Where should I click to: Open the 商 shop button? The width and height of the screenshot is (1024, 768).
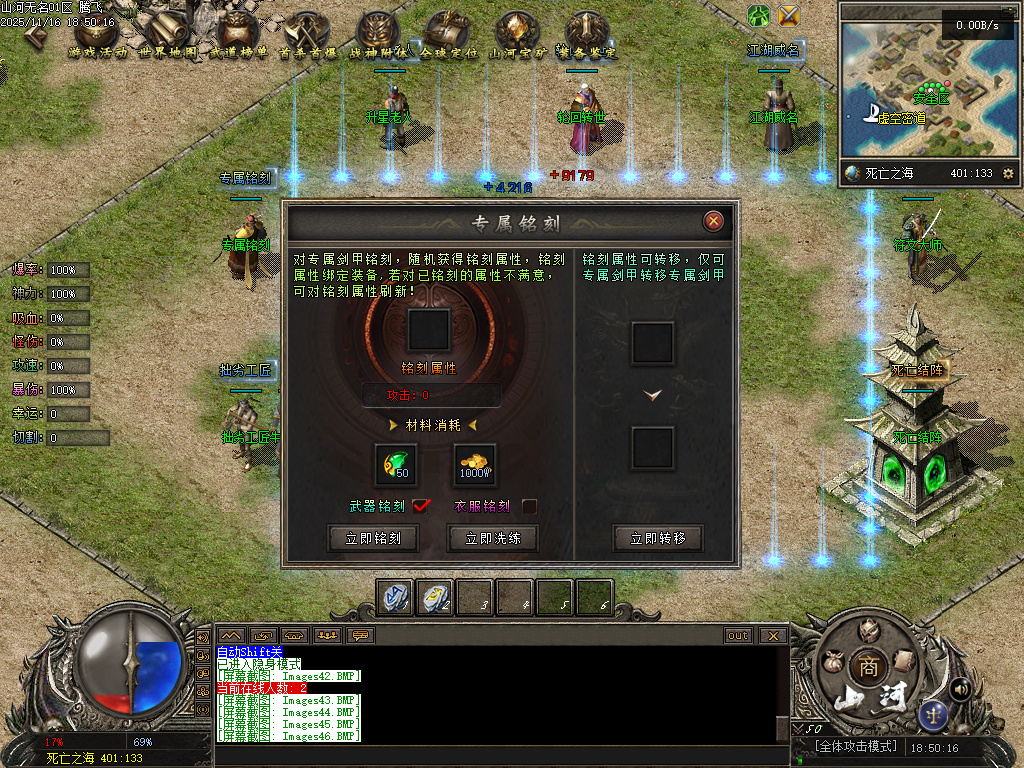[866, 668]
